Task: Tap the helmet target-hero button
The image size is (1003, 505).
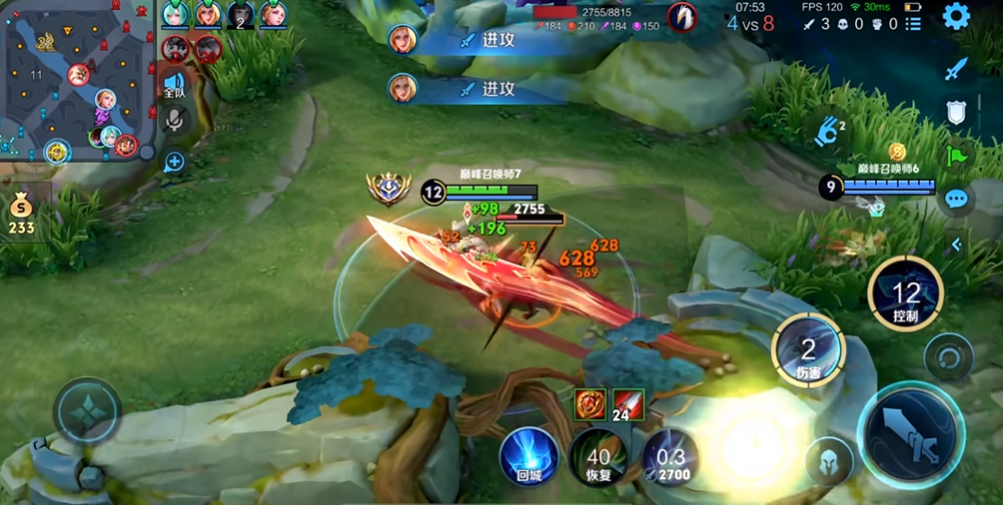Action: pos(830,461)
